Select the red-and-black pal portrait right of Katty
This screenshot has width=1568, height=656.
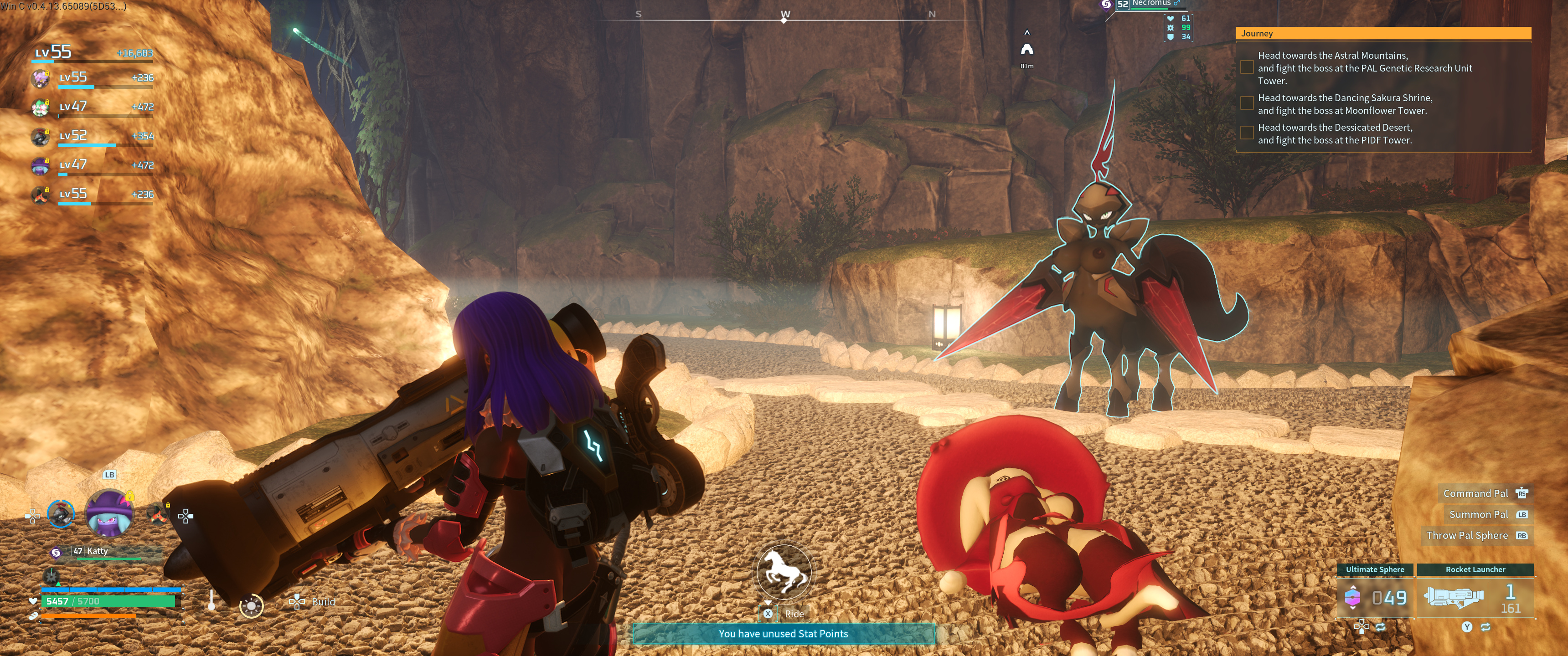pos(158,515)
